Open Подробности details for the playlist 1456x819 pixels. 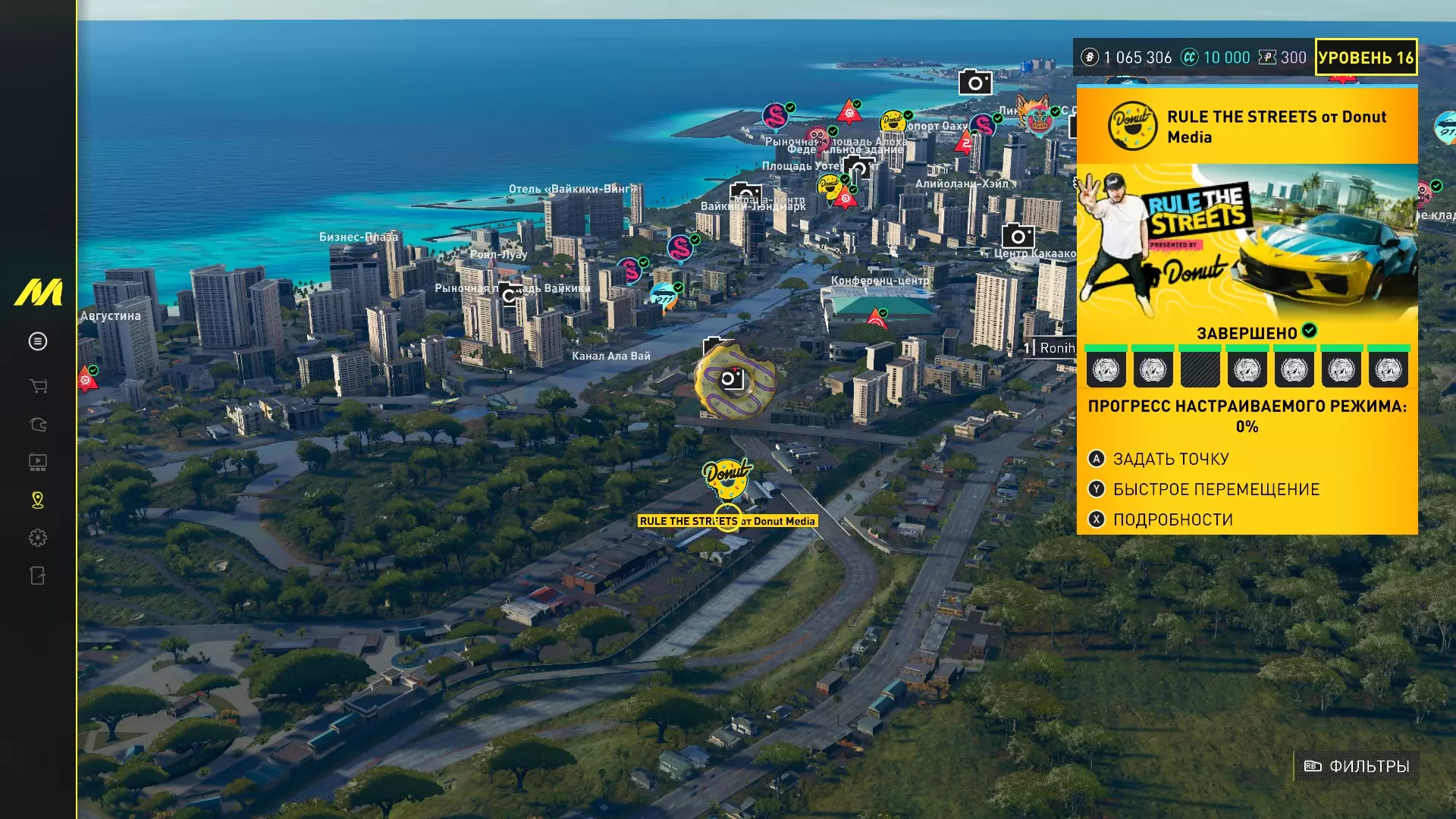pyautogui.click(x=1172, y=519)
